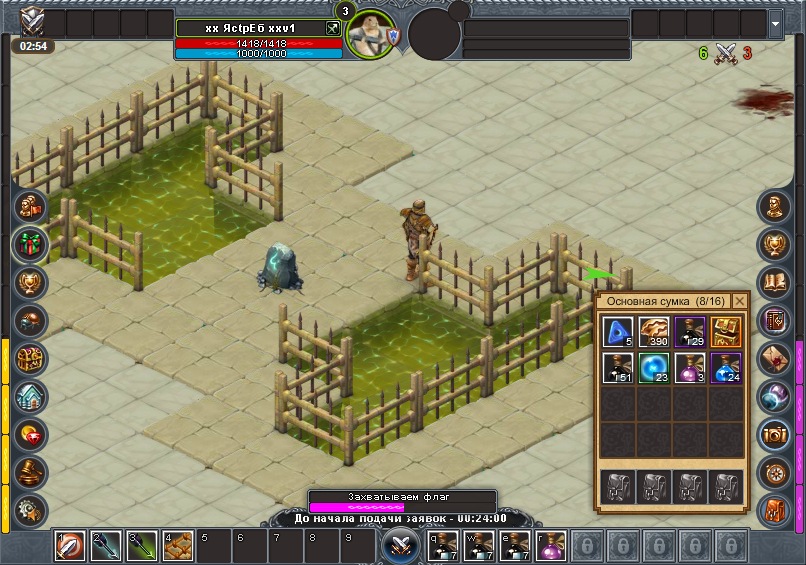Select the pink potion in the bag
Screen dimensions: 806x565
click(690, 368)
